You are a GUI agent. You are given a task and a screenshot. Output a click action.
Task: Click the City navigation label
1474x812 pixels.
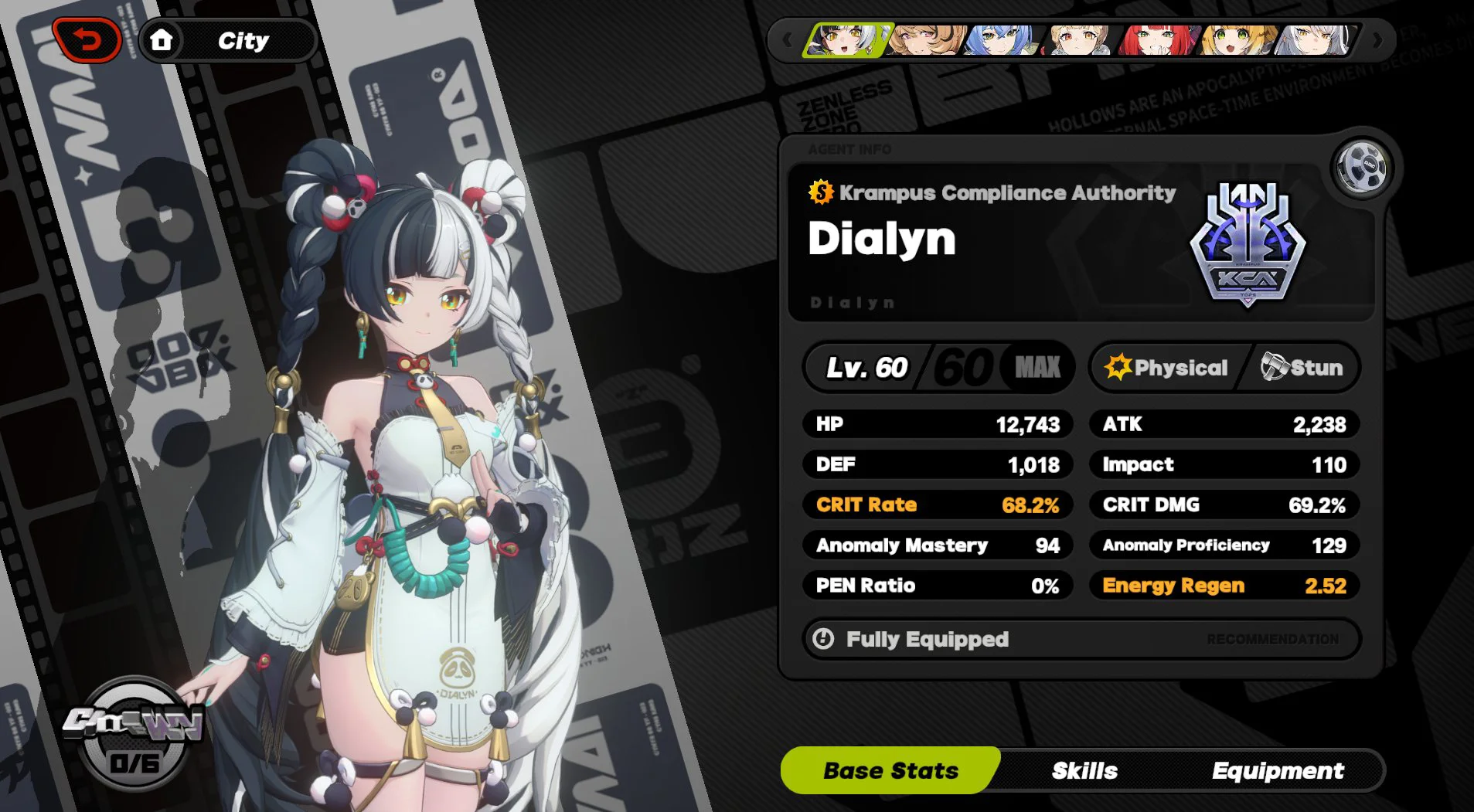click(245, 40)
